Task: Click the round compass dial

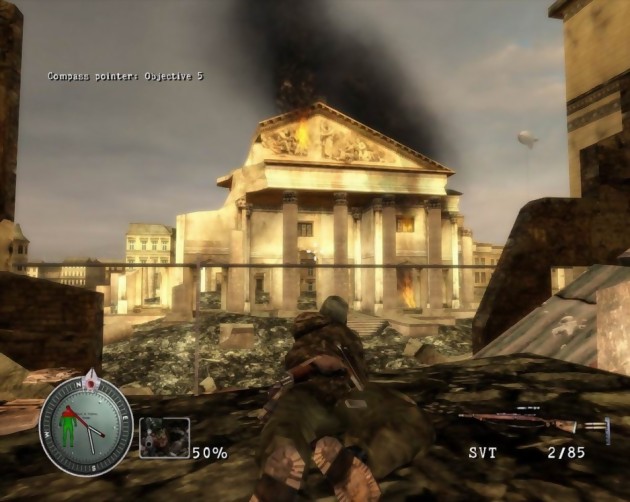Action: click(x=86, y=425)
